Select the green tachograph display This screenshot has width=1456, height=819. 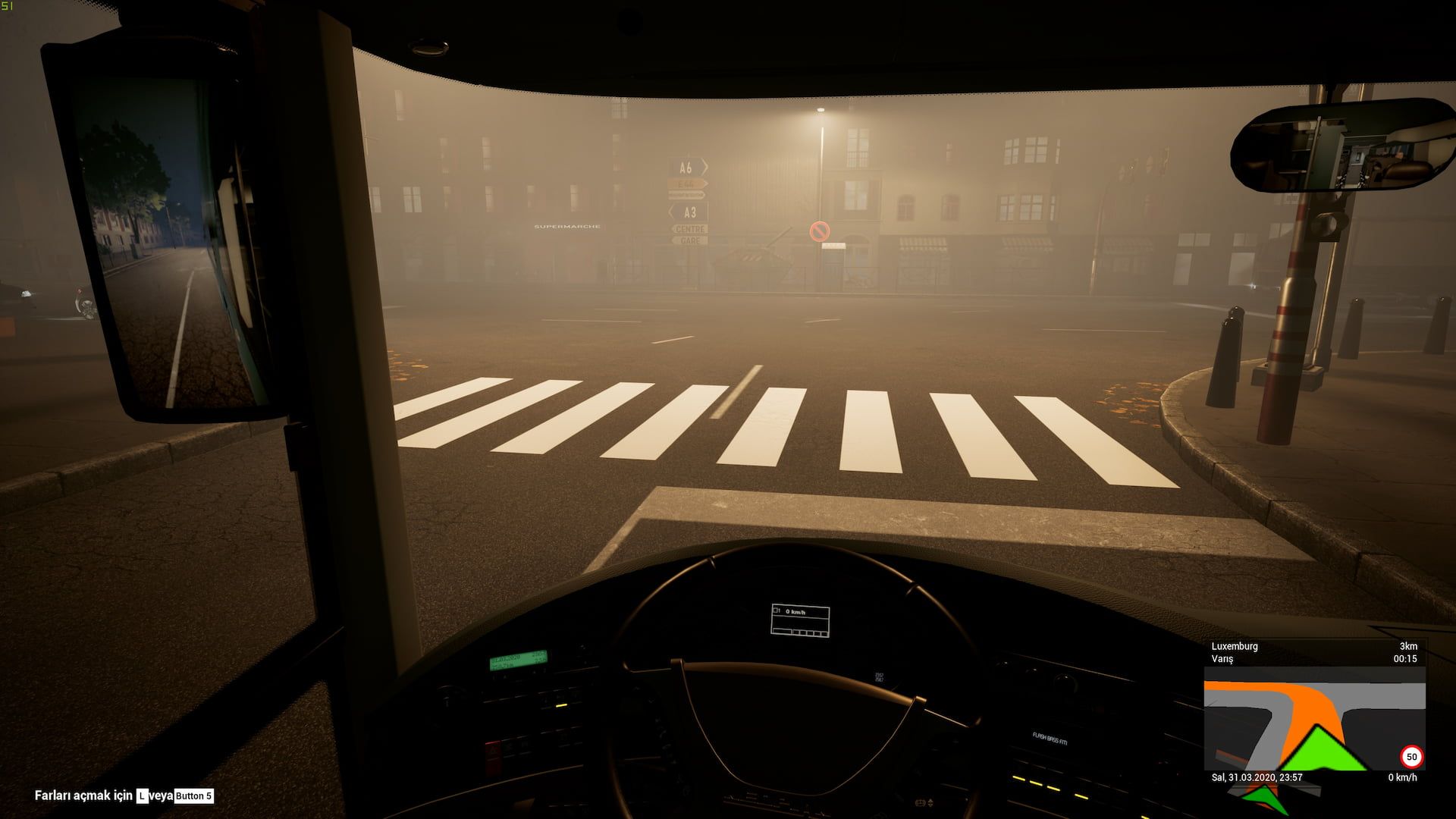[518, 659]
